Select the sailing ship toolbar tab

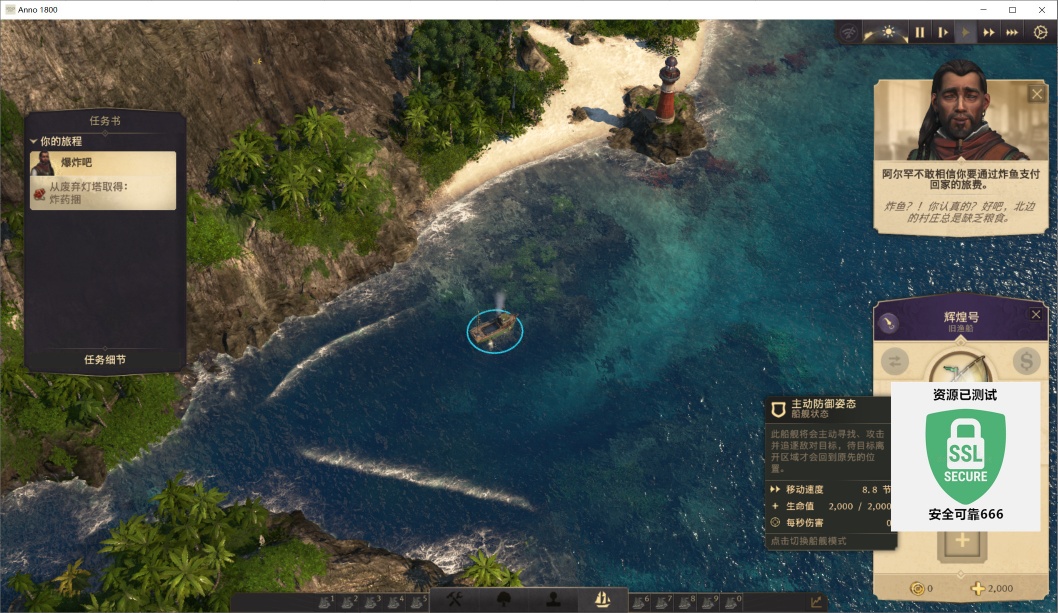(602, 600)
